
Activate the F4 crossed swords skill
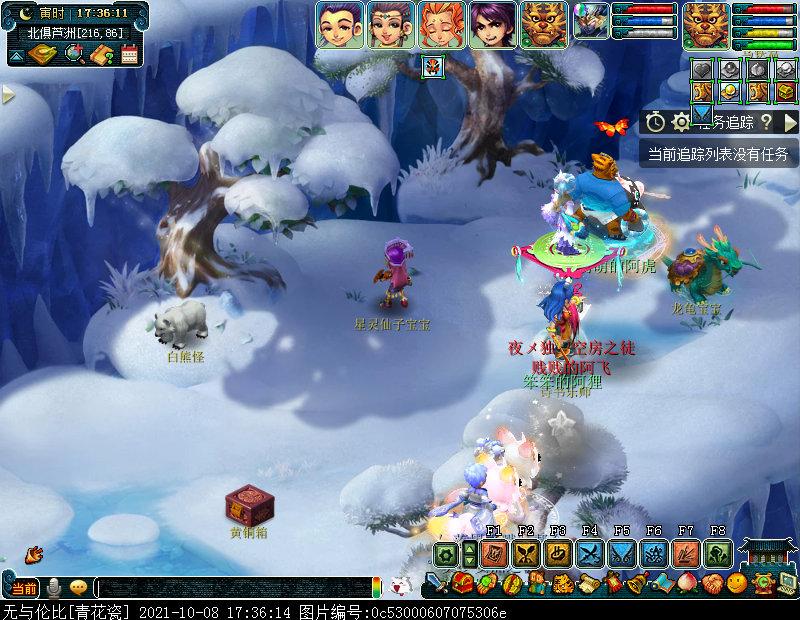590,554
